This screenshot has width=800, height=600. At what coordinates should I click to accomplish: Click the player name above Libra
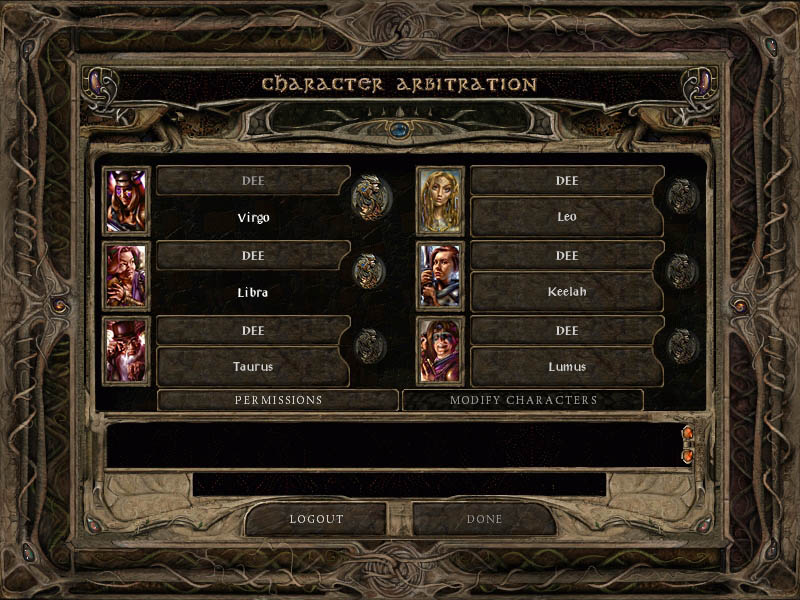pos(253,255)
